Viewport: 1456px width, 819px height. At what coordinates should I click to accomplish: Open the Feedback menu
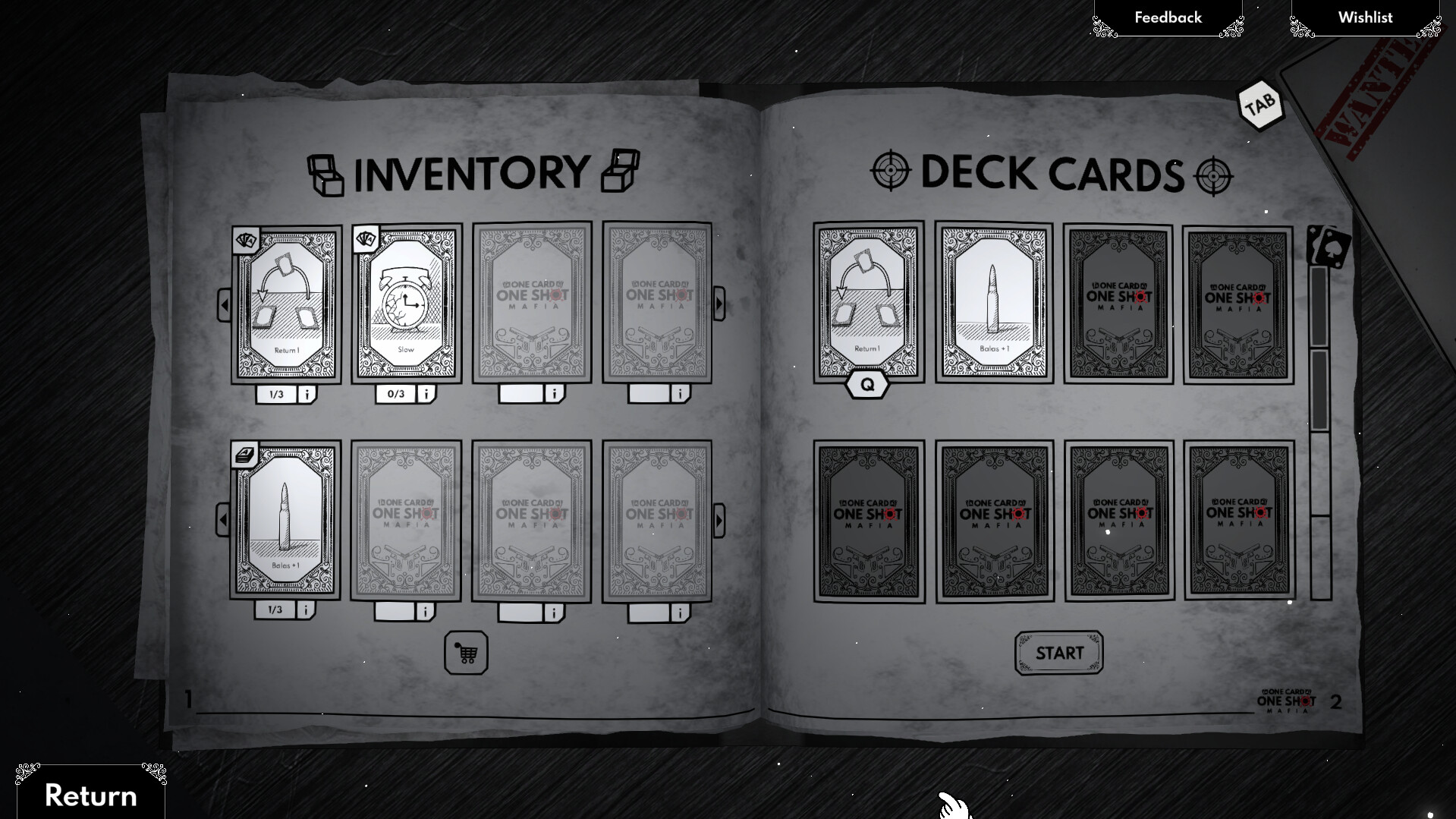point(1168,17)
